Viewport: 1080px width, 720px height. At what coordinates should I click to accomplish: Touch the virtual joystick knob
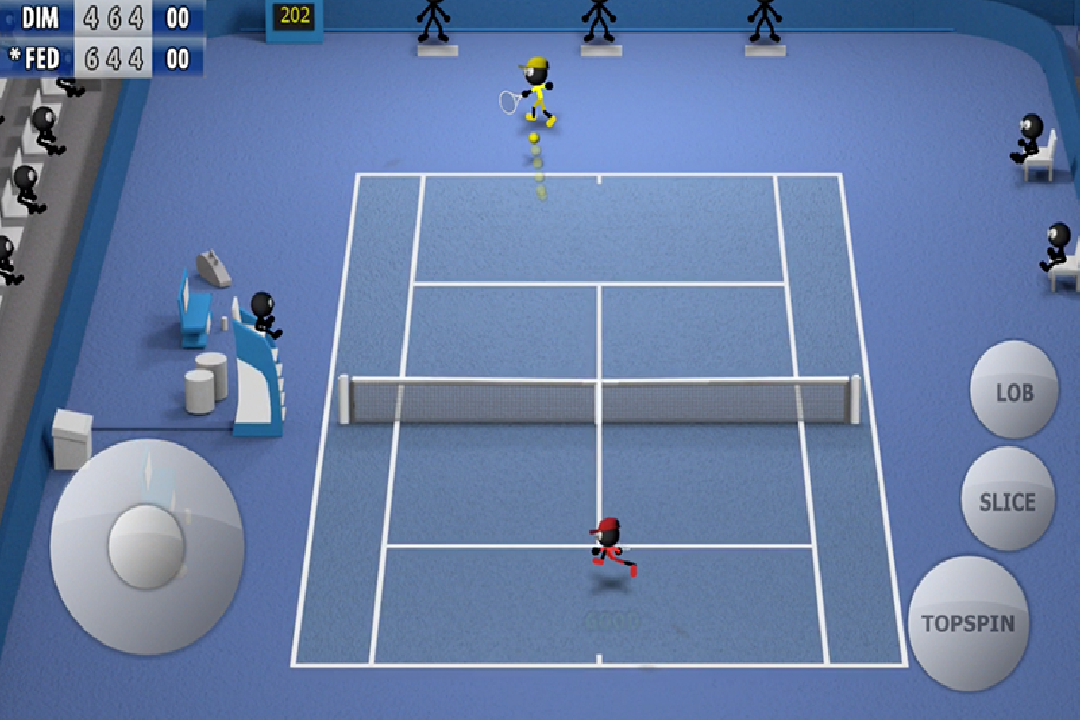pyautogui.click(x=146, y=546)
